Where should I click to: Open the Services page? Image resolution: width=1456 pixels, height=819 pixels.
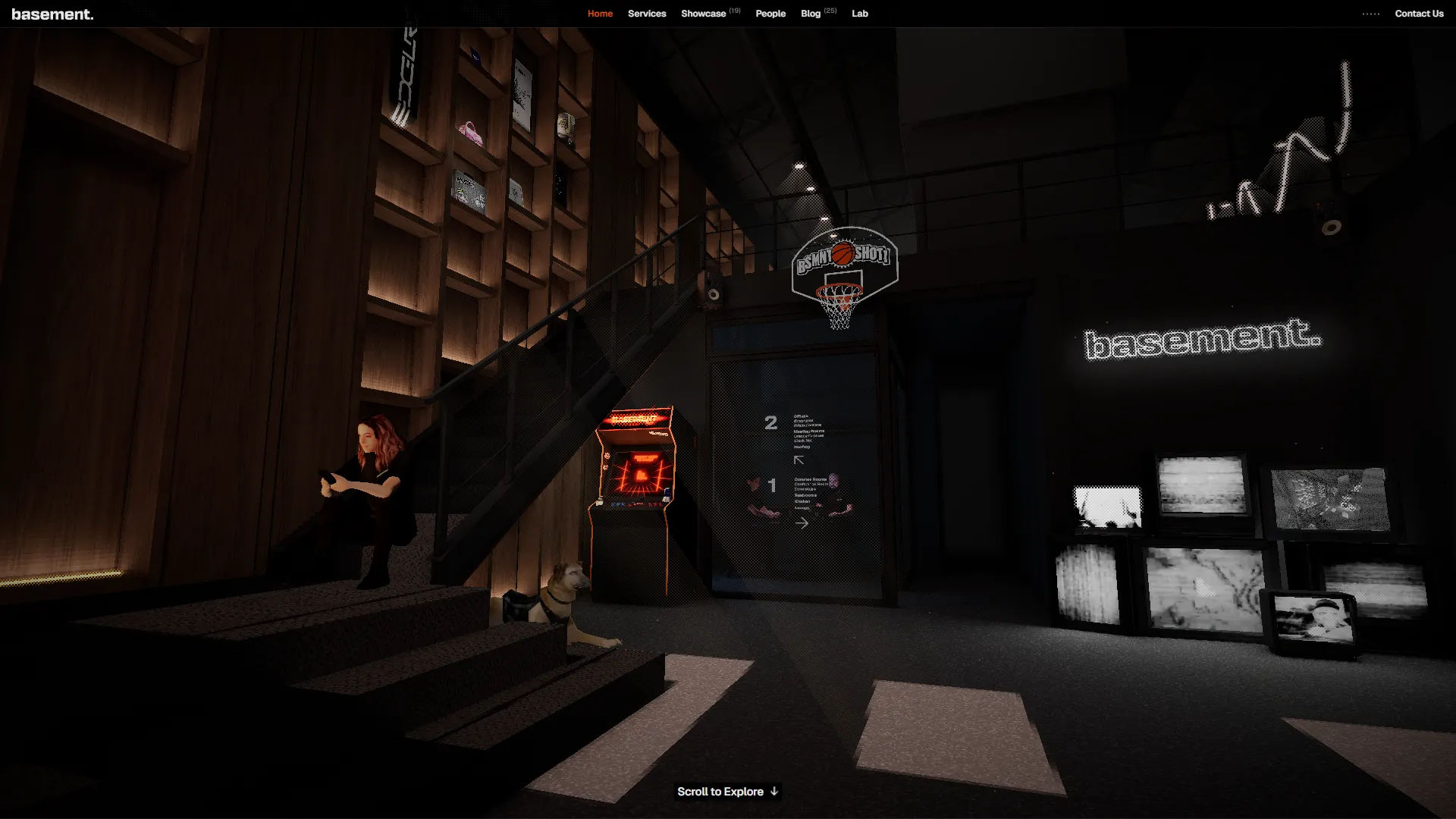pos(647,14)
